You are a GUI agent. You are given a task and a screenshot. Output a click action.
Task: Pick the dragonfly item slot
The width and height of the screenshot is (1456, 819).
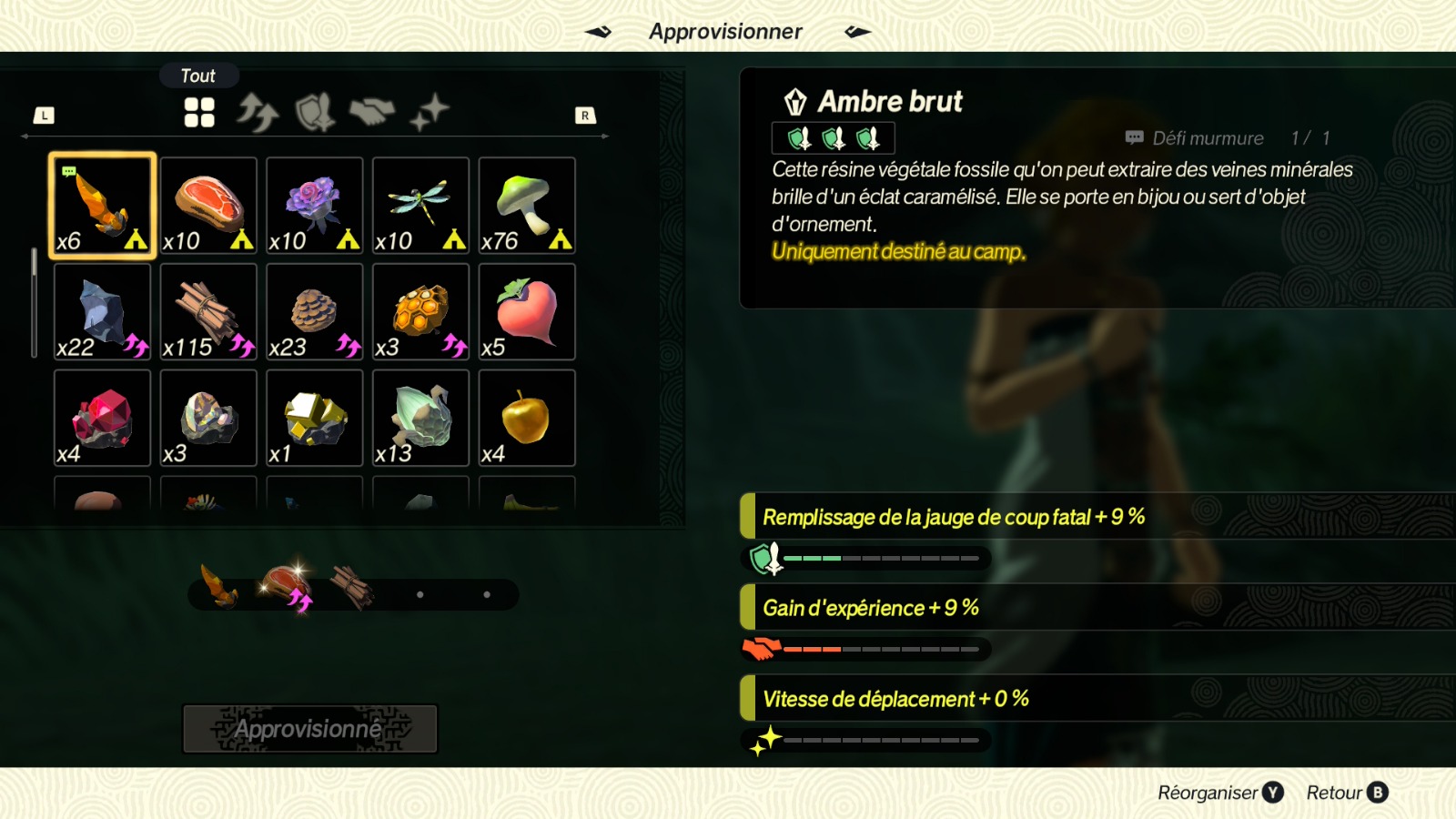click(x=420, y=206)
